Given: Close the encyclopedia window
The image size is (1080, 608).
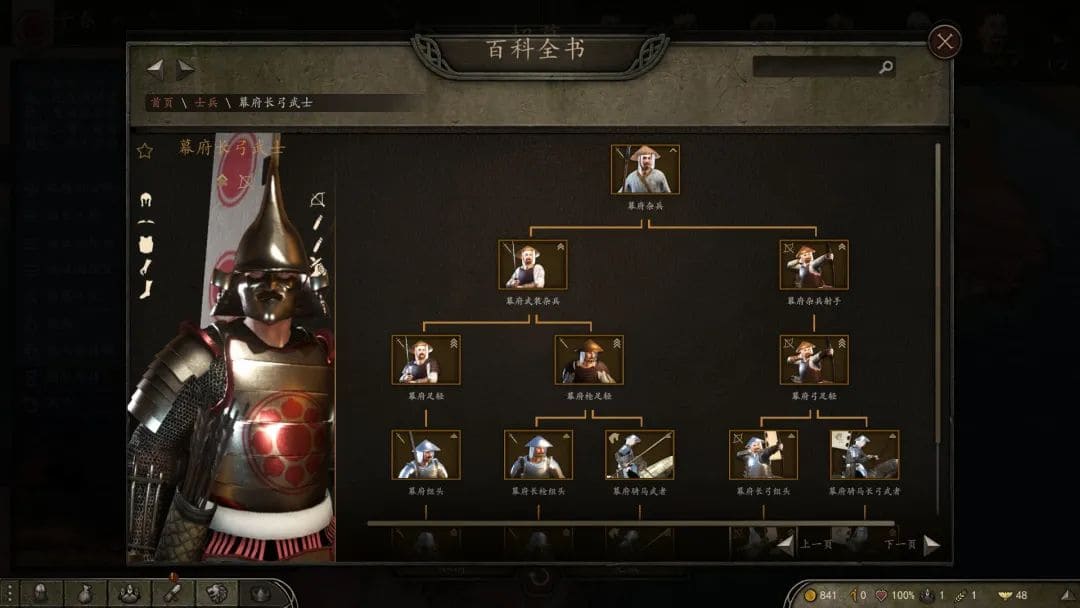Looking at the screenshot, I should pos(944,42).
